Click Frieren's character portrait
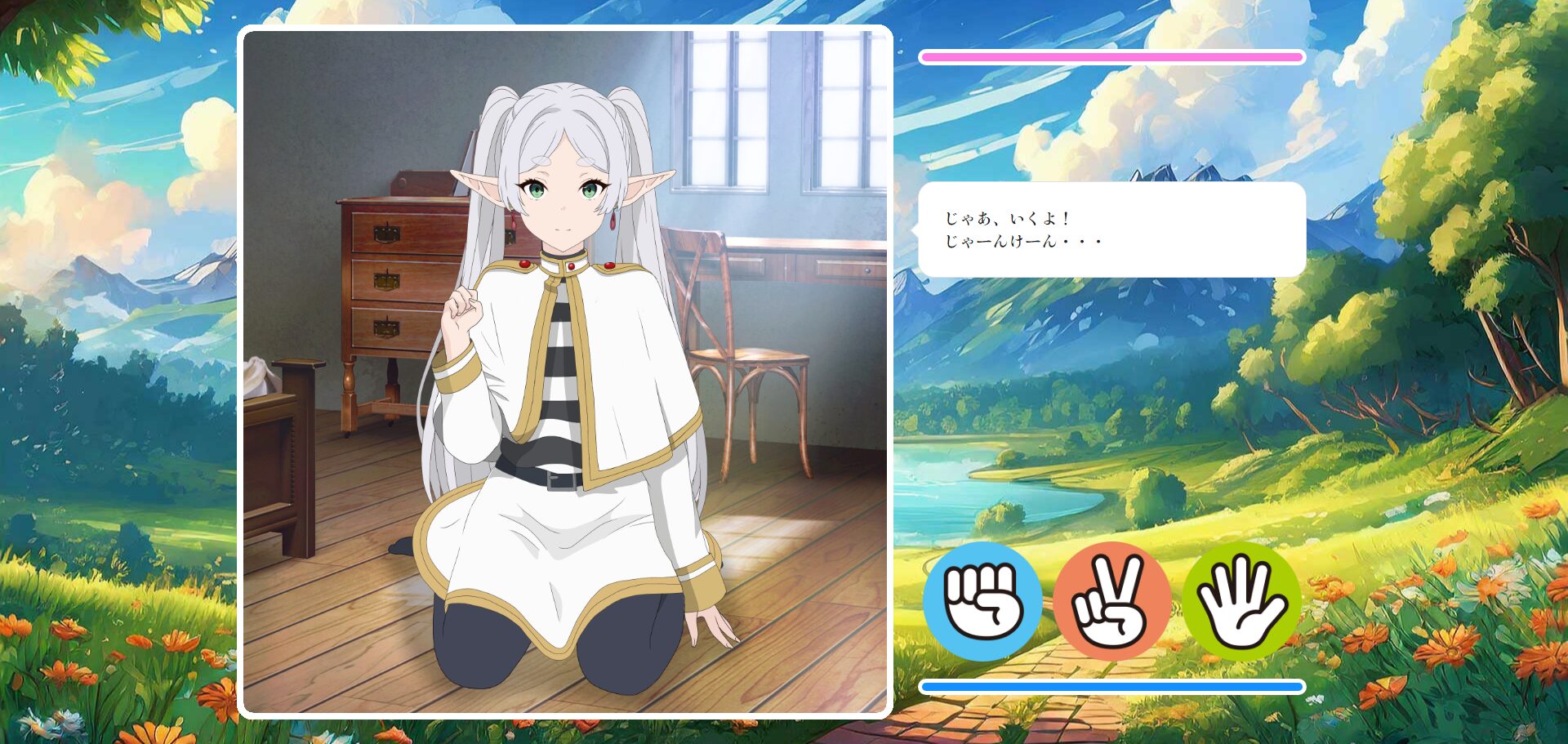The image size is (1568, 744). point(563,368)
